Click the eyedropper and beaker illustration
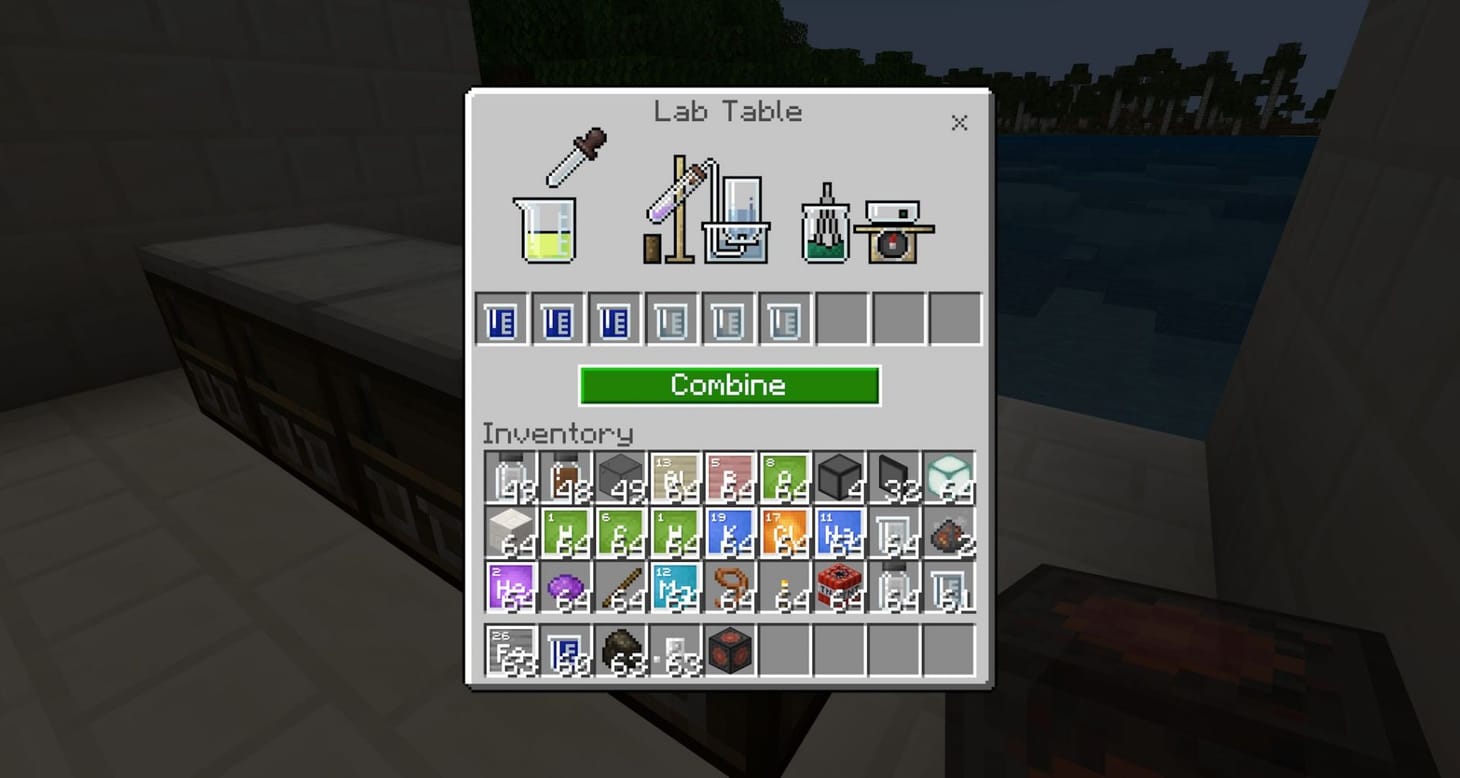Screen dimensions: 1460x778 pos(558,205)
